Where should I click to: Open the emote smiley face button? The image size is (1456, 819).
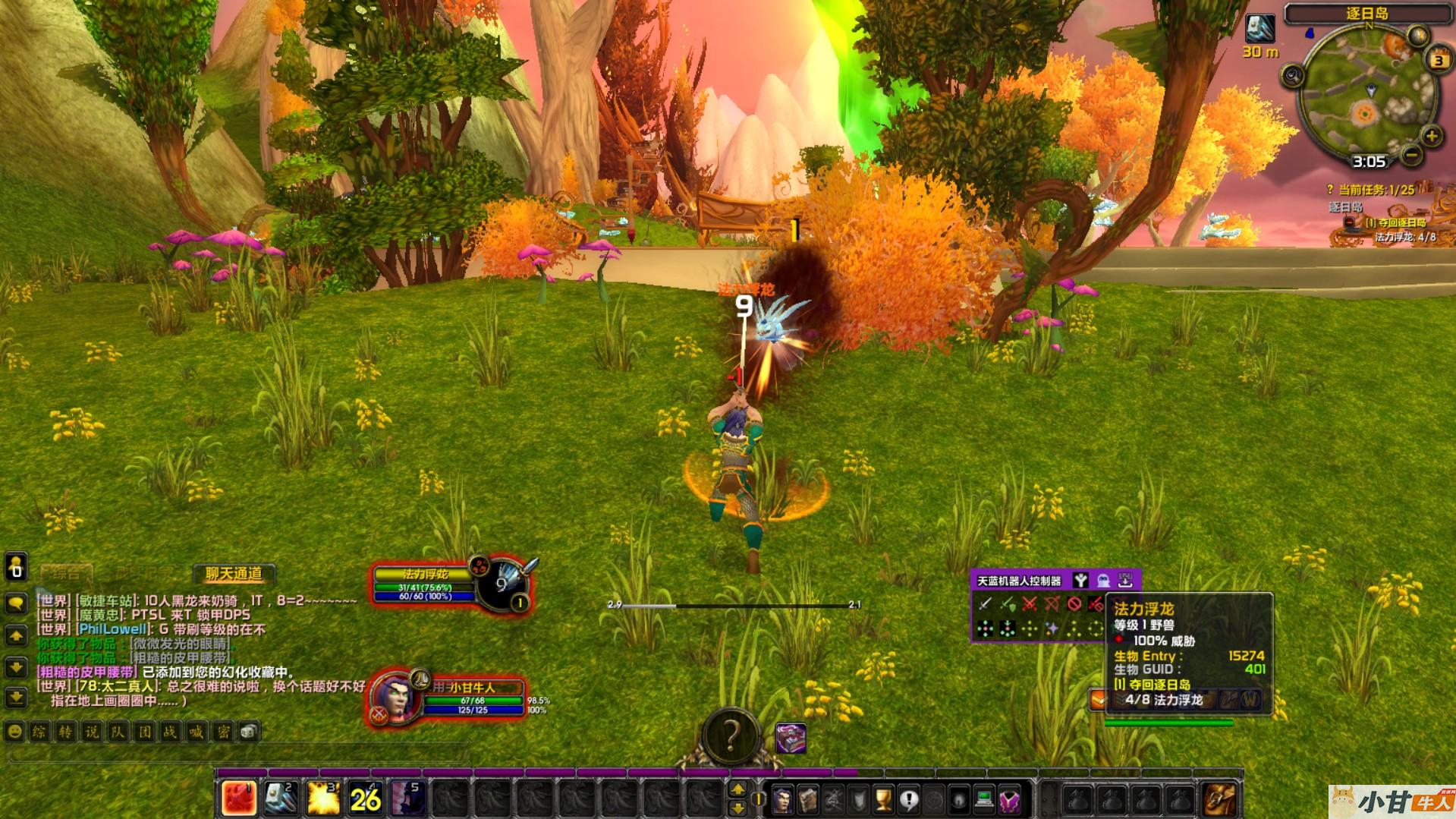(x=14, y=732)
